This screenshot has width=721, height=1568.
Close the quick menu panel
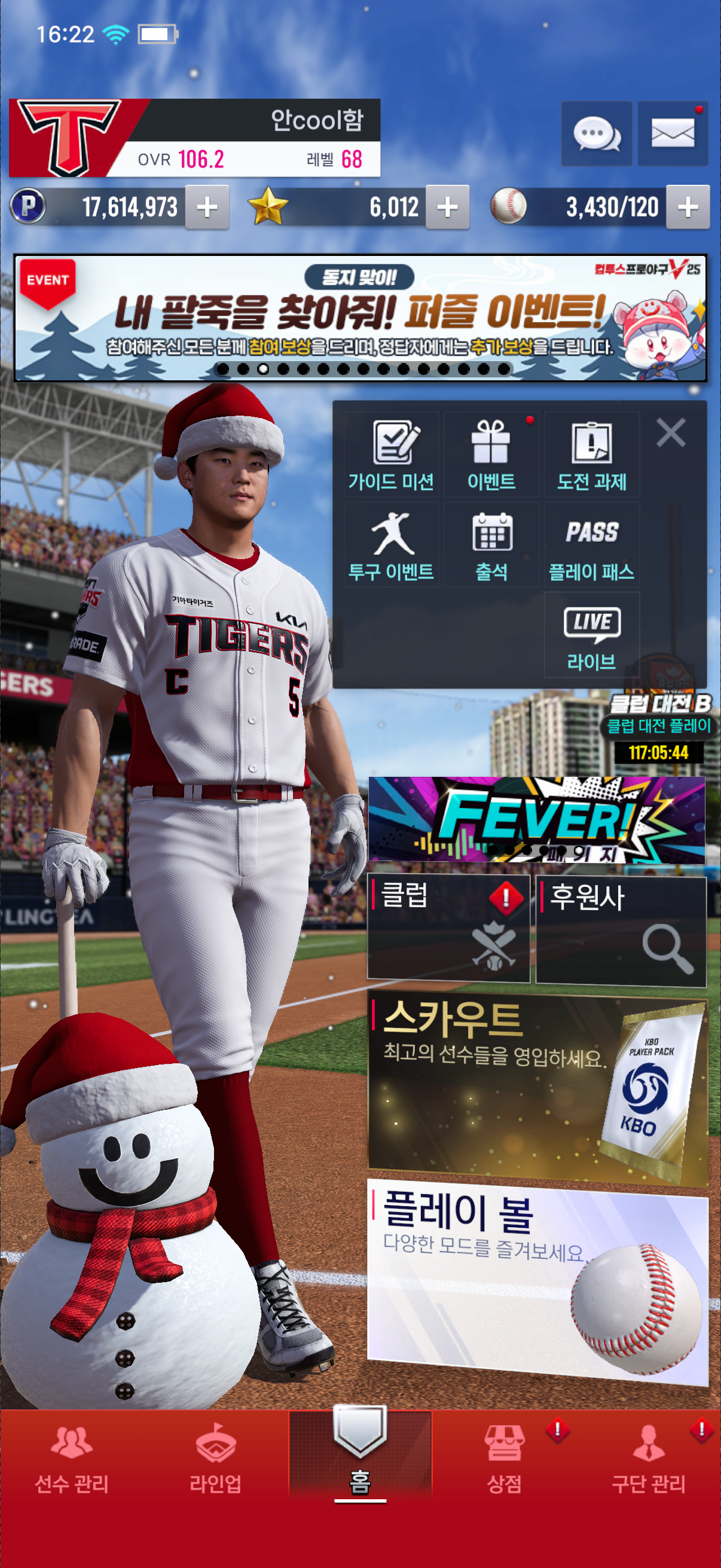pyautogui.click(x=671, y=433)
